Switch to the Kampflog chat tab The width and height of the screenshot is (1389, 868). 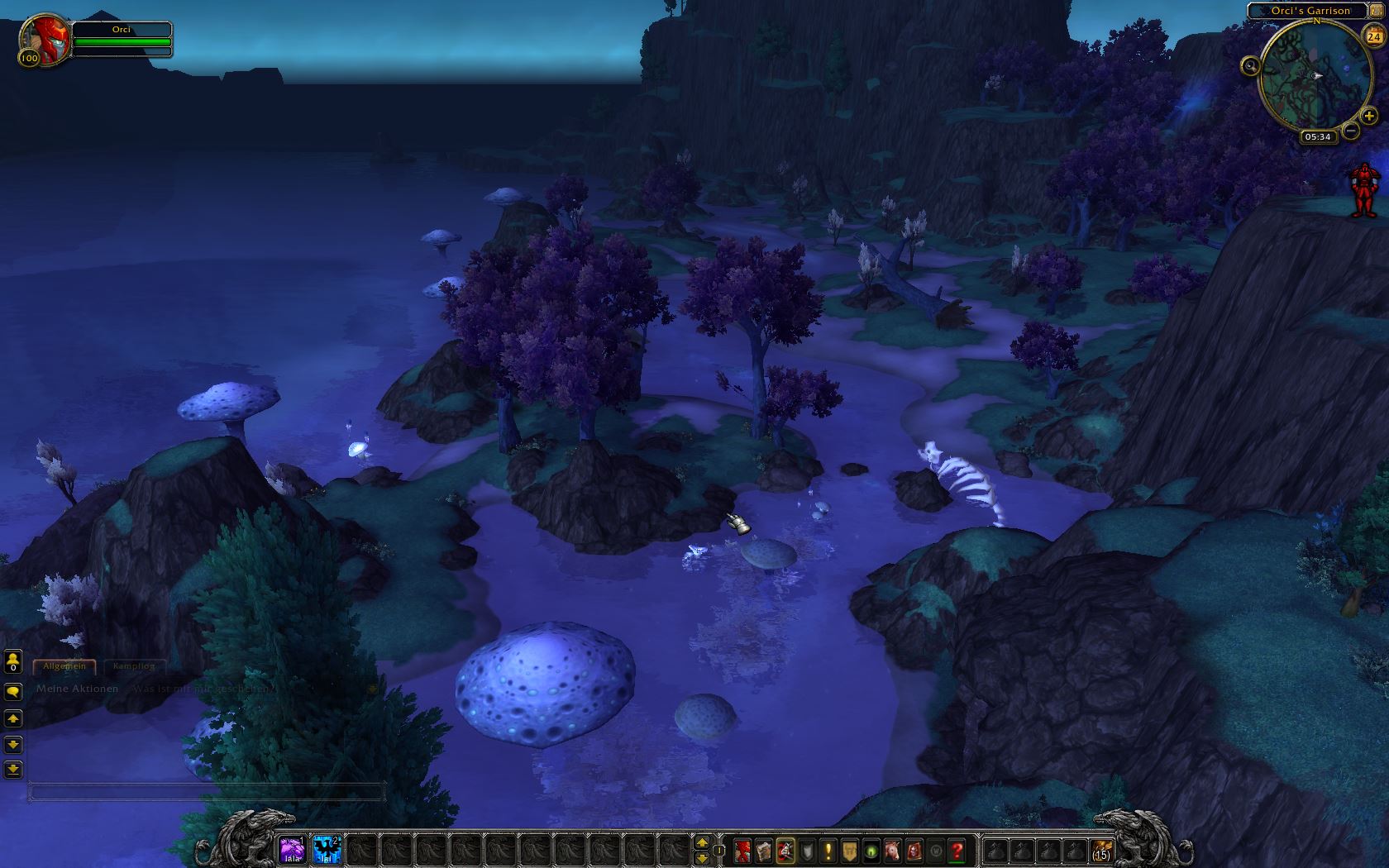(x=134, y=665)
